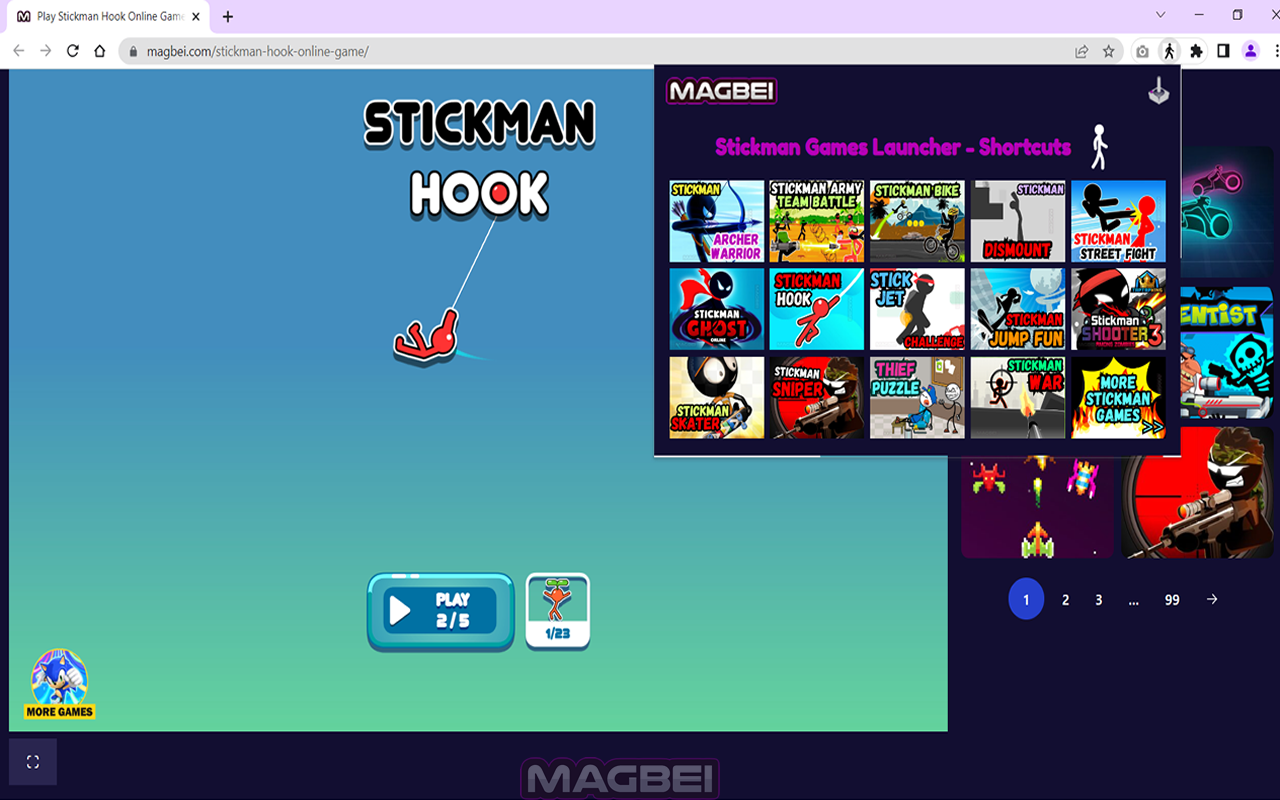Select the Stickman Street Fight shortcut
This screenshot has height=800, width=1280.
[x=1118, y=221]
